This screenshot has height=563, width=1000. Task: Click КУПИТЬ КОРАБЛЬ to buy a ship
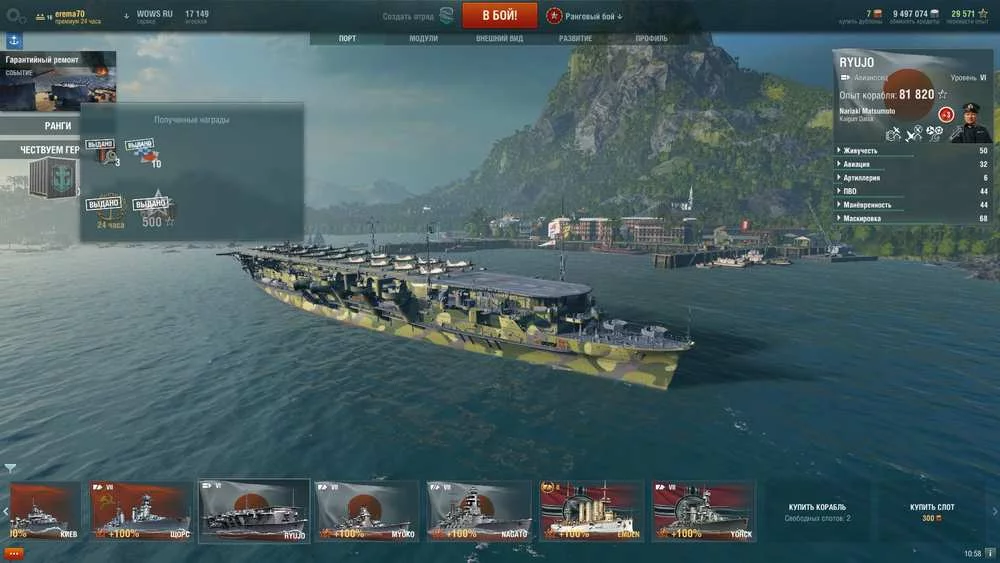pos(817,511)
